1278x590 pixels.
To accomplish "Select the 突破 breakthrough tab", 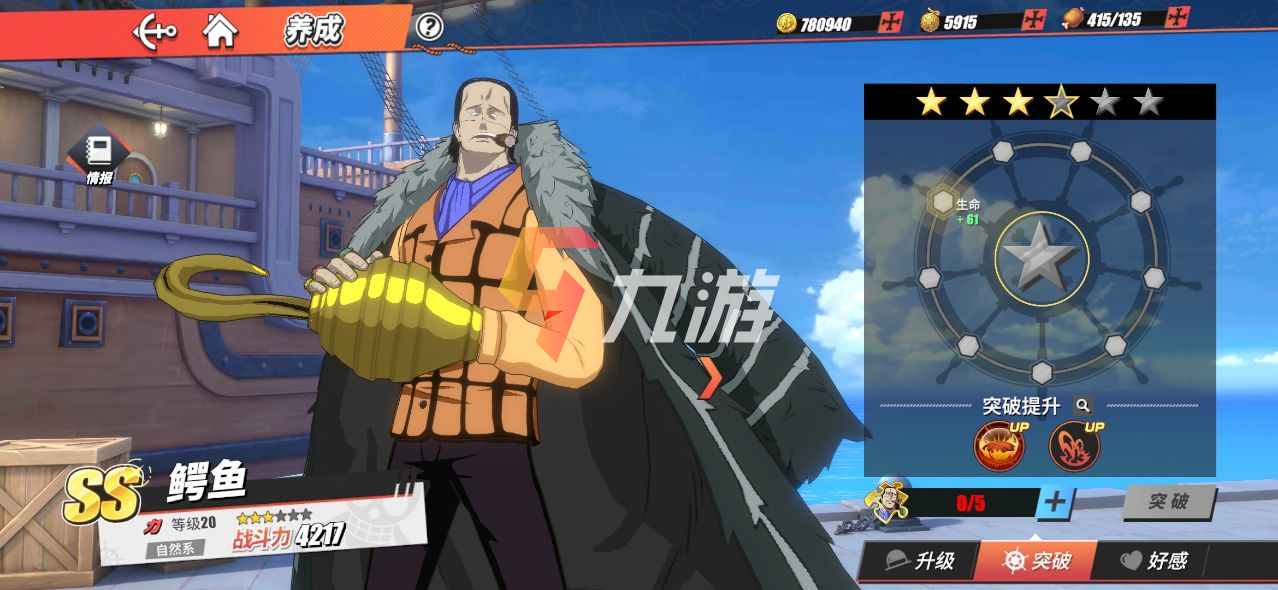I will (1036, 561).
